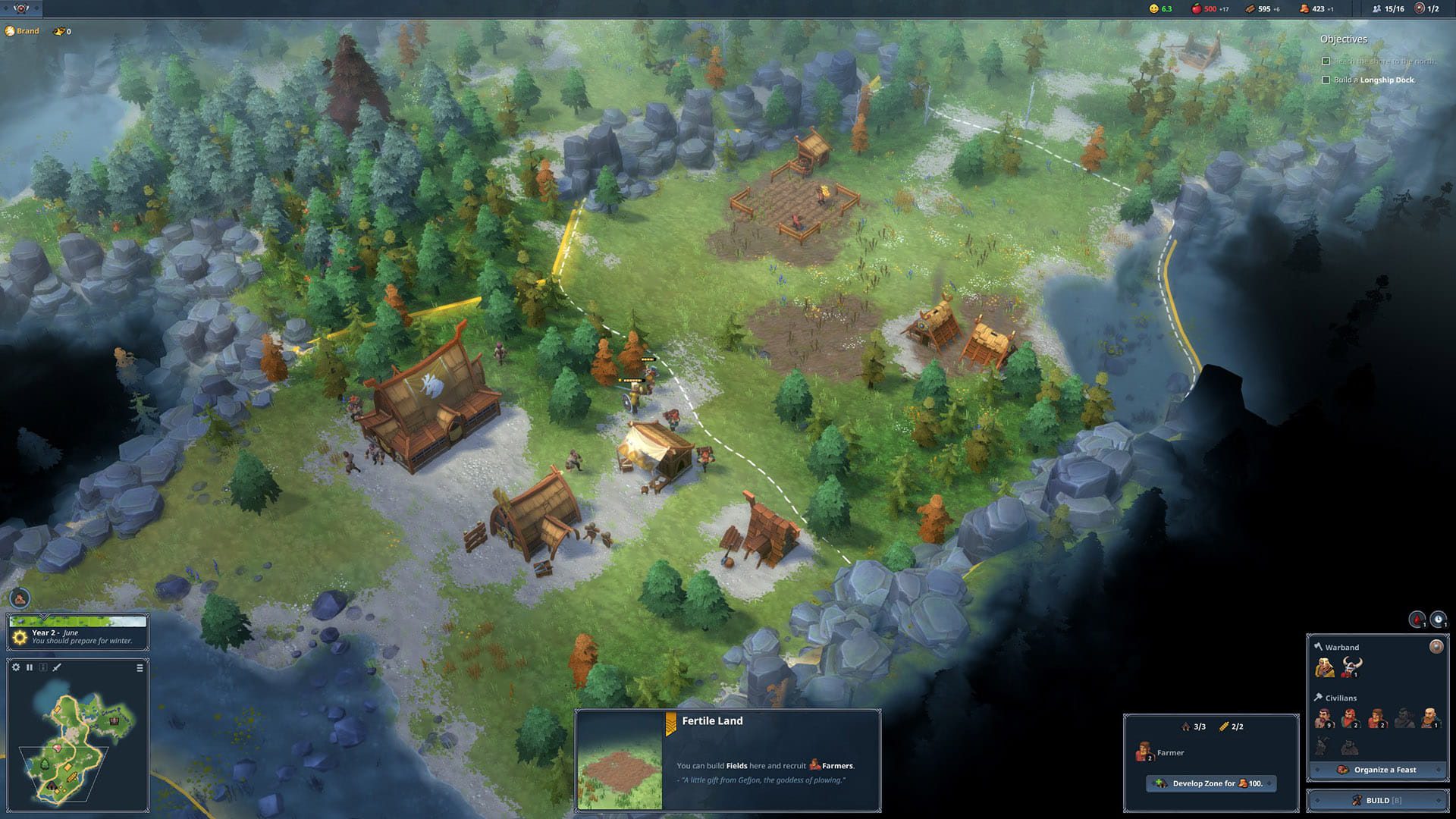The image size is (1456, 819).
Task: Open the red flame alert notification
Action: pos(1417,620)
